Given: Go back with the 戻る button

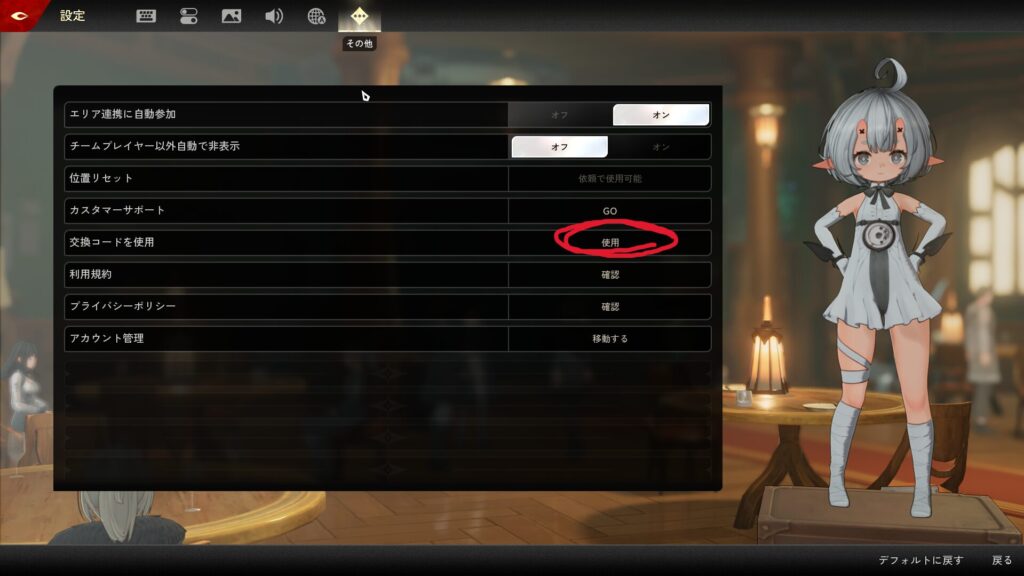Looking at the screenshot, I should [1002, 561].
